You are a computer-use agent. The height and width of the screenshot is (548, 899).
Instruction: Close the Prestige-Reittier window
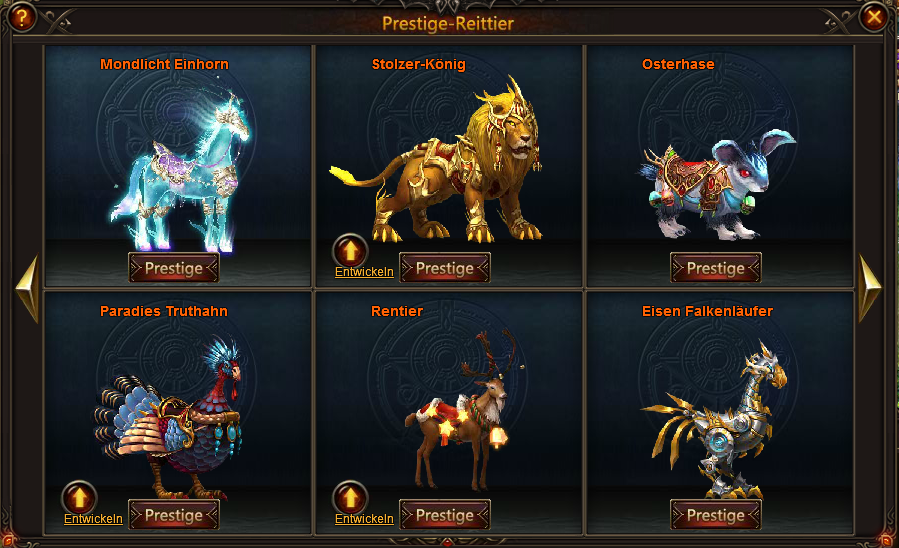tap(874, 17)
